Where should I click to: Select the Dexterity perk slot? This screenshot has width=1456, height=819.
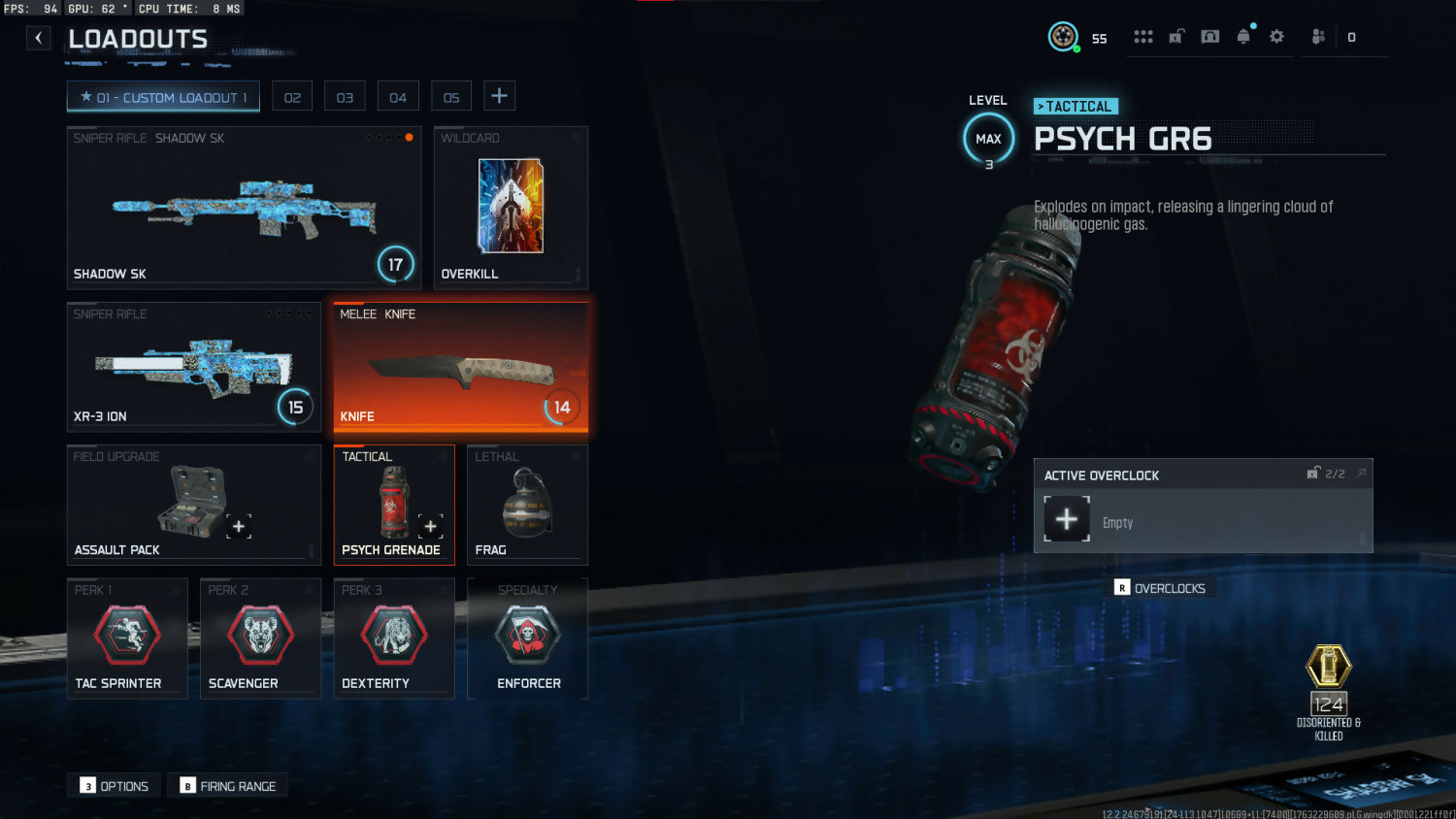(x=394, y=638)
